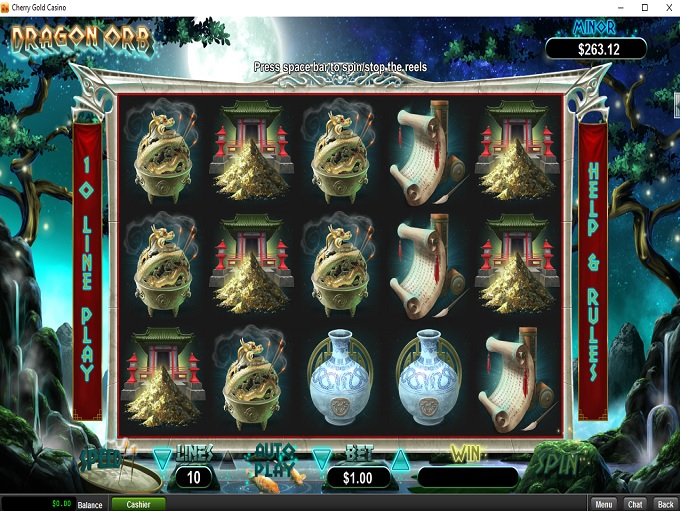Open the Cashier

point(138,504)
